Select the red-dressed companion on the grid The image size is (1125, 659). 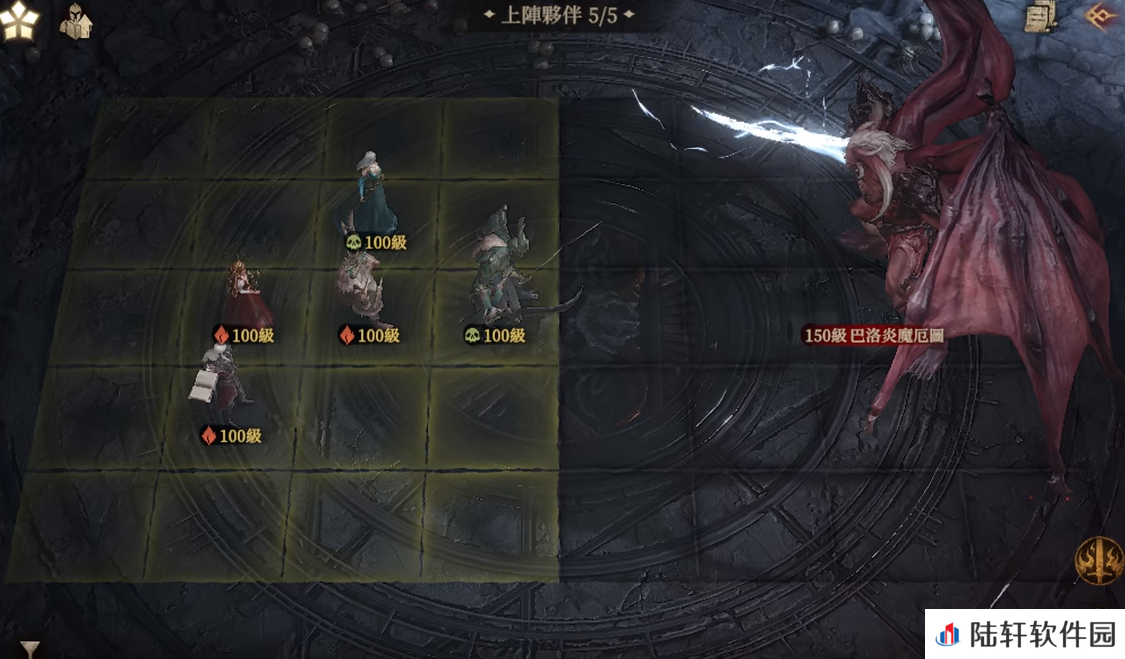[x=242, y=292]
